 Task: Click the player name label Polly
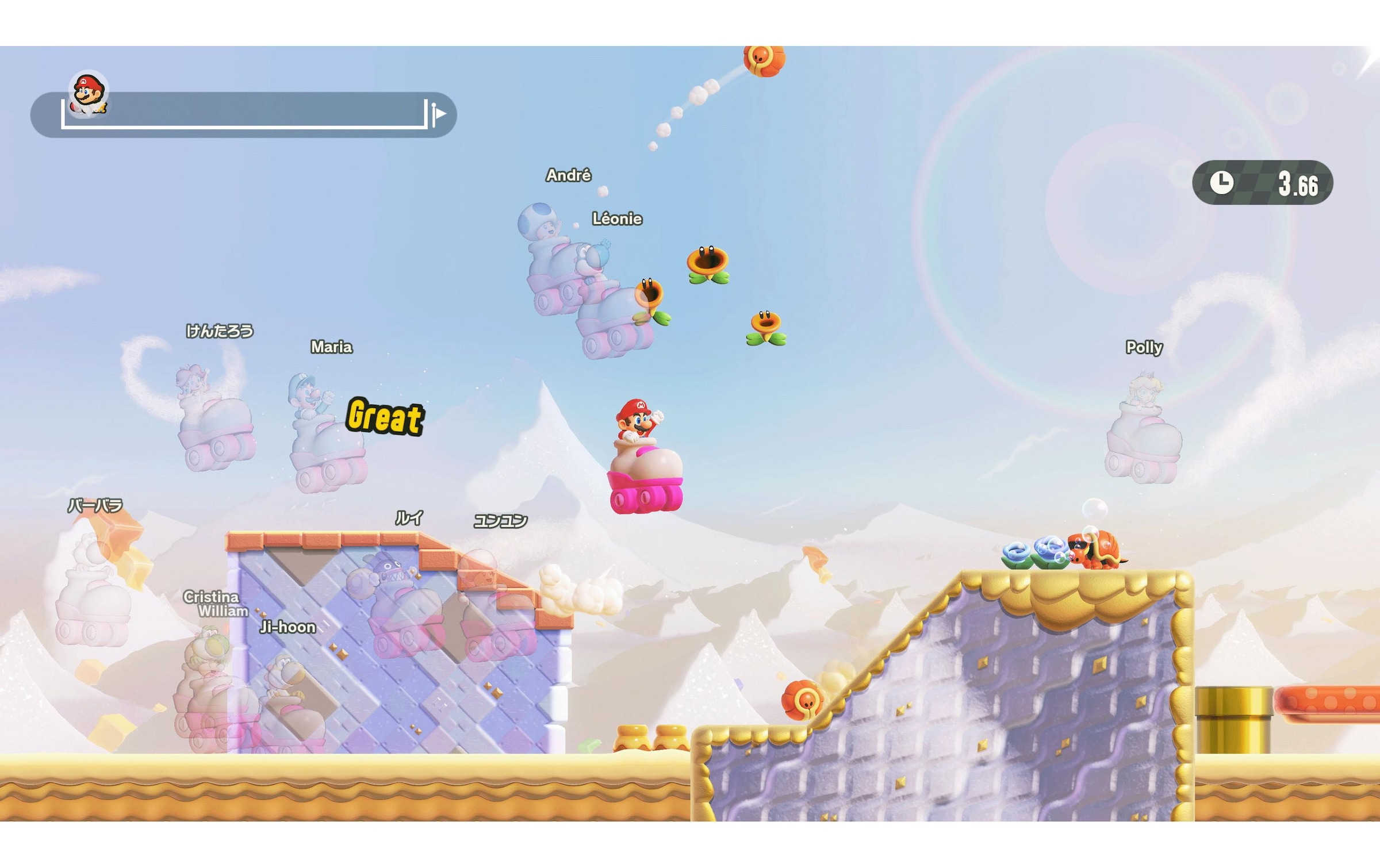(1143, 348)
